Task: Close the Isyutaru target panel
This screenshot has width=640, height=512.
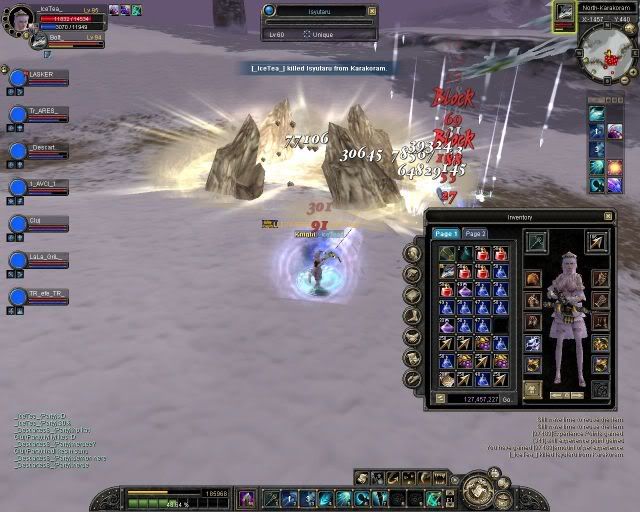Action: coord(372,11)
